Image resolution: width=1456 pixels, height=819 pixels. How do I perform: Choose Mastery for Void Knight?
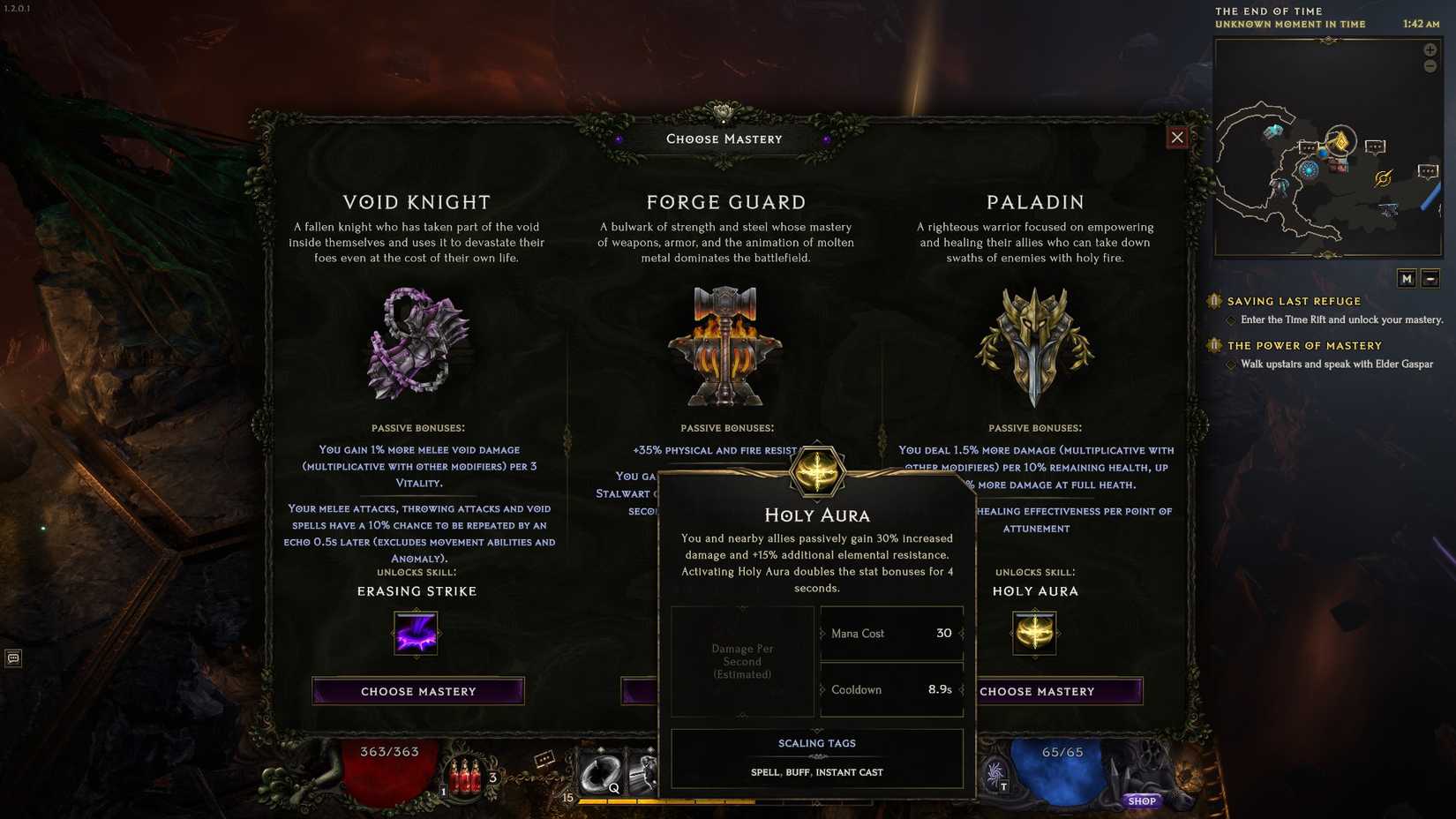pos(417,691)
